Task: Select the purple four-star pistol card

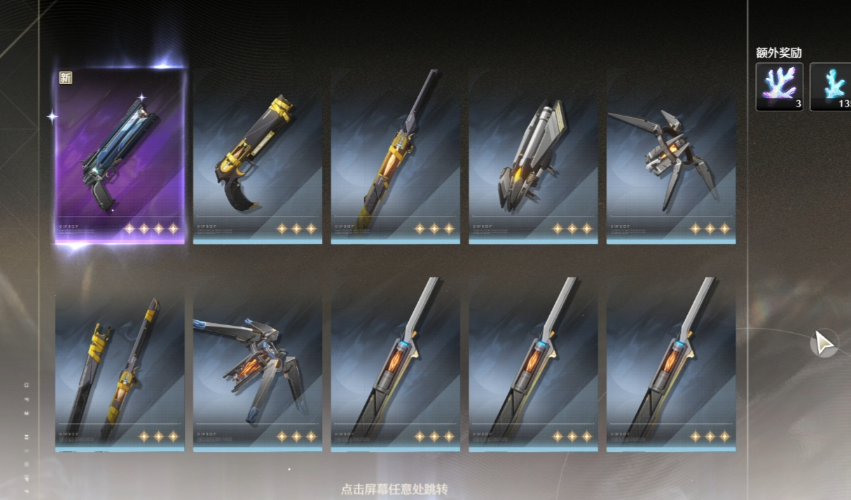Action: click(120, 155)
